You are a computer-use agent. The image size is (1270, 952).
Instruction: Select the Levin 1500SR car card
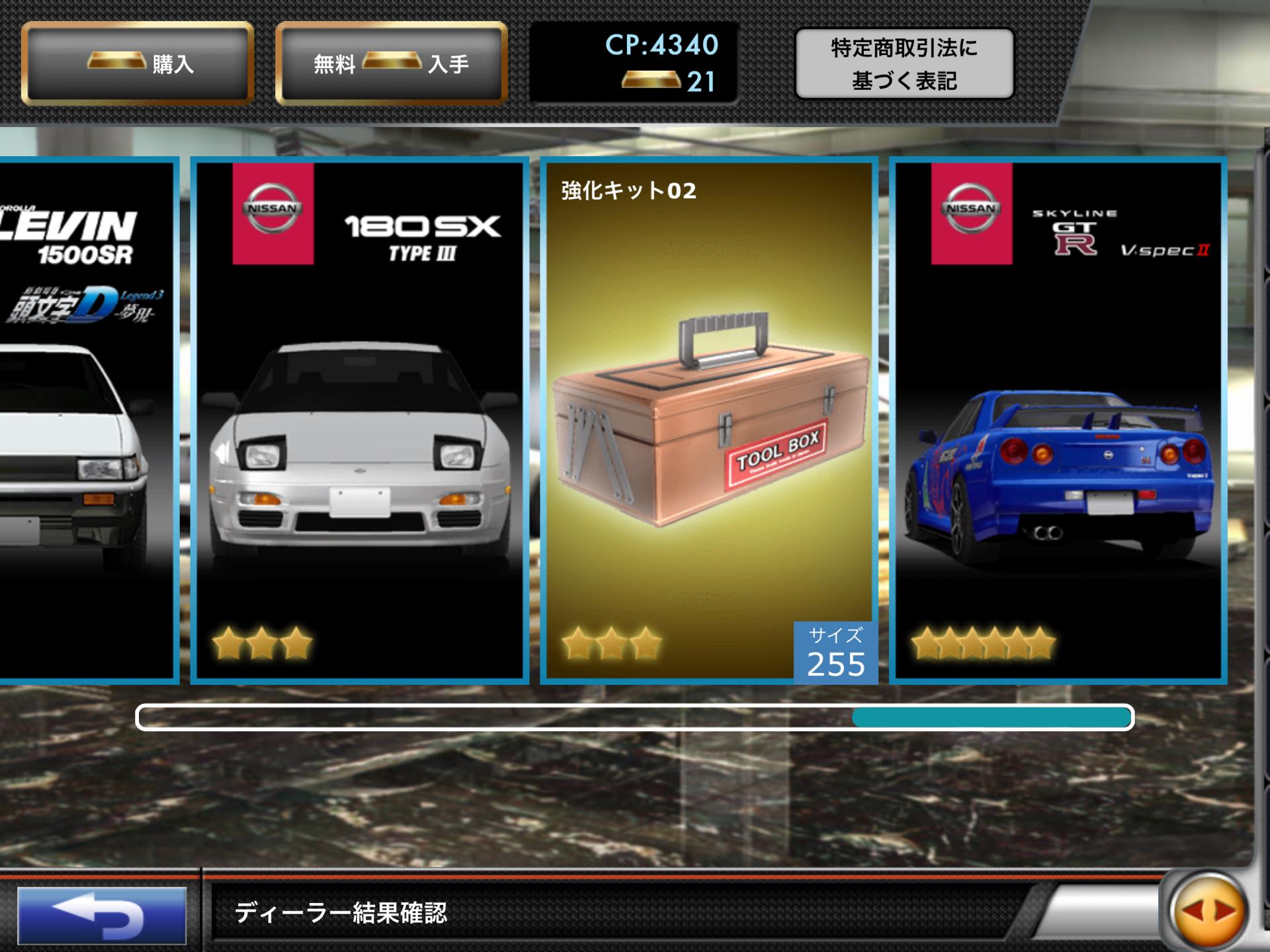[86, 420]
